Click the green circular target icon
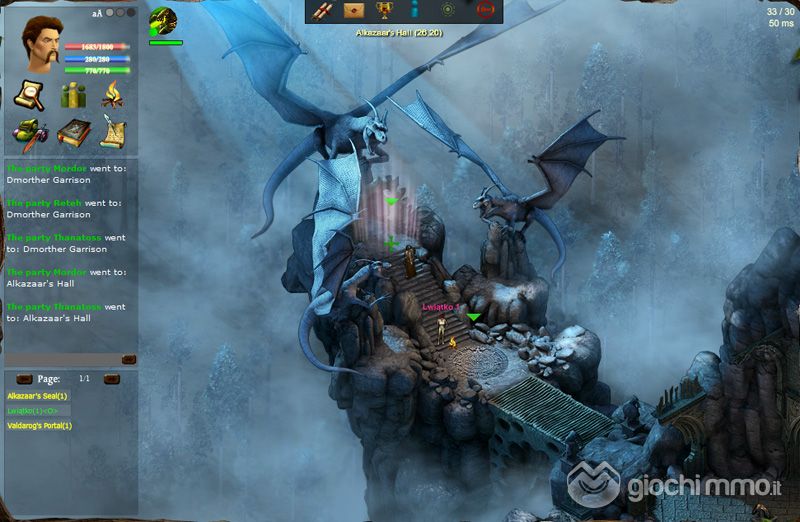Image resolution: width=800 pixels, height=522 pixels. point(449,10)
